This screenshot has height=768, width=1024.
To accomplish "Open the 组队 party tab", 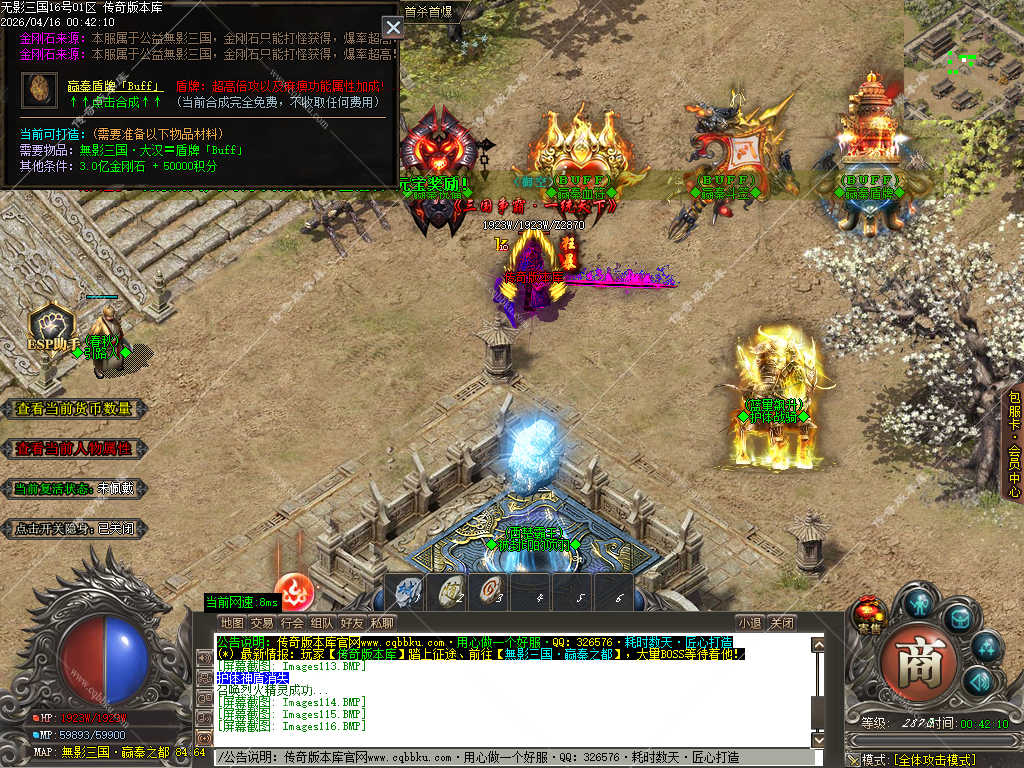I will pos(322,623).
